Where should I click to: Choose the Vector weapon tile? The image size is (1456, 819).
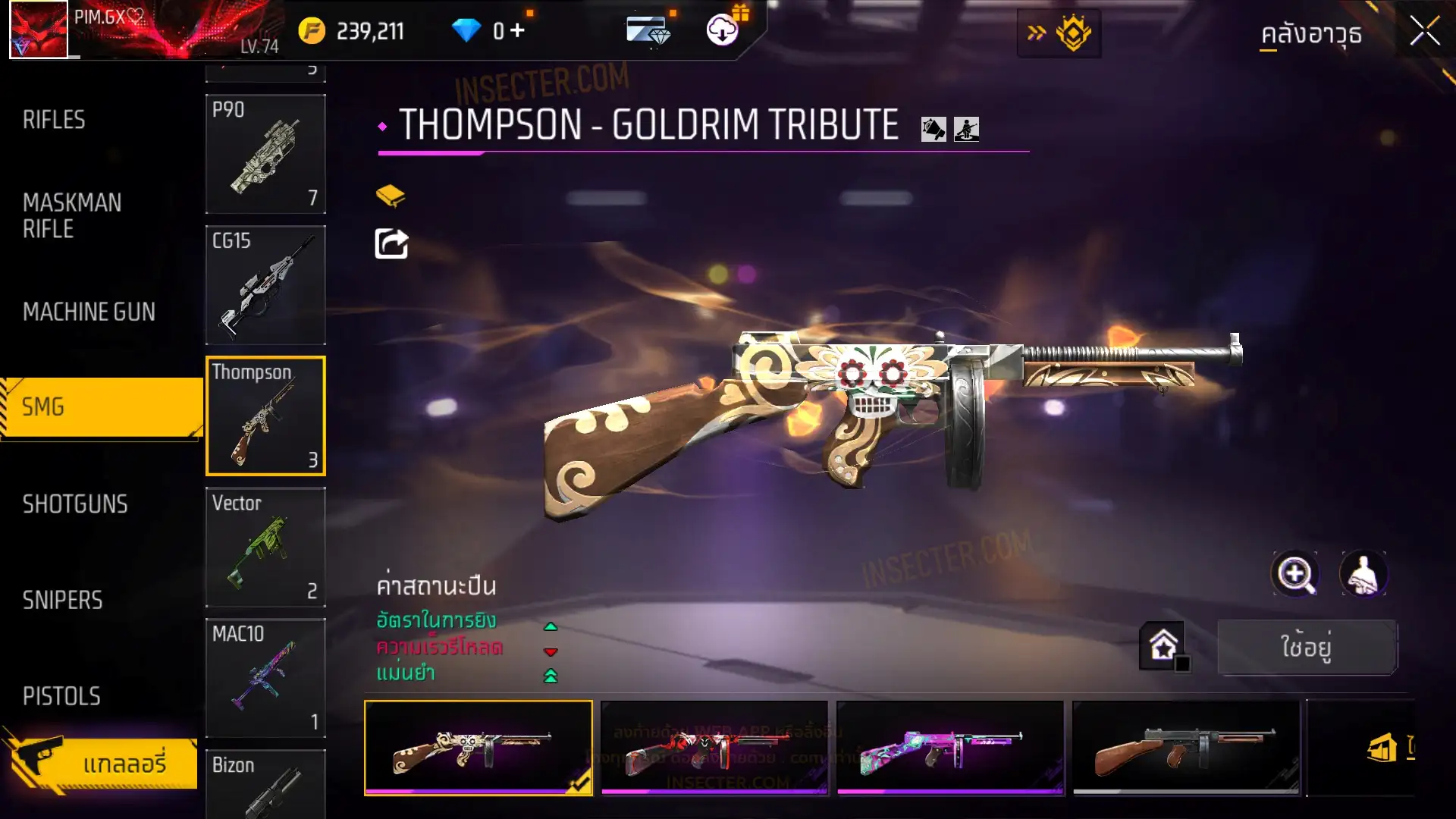(x=265, y=547)
